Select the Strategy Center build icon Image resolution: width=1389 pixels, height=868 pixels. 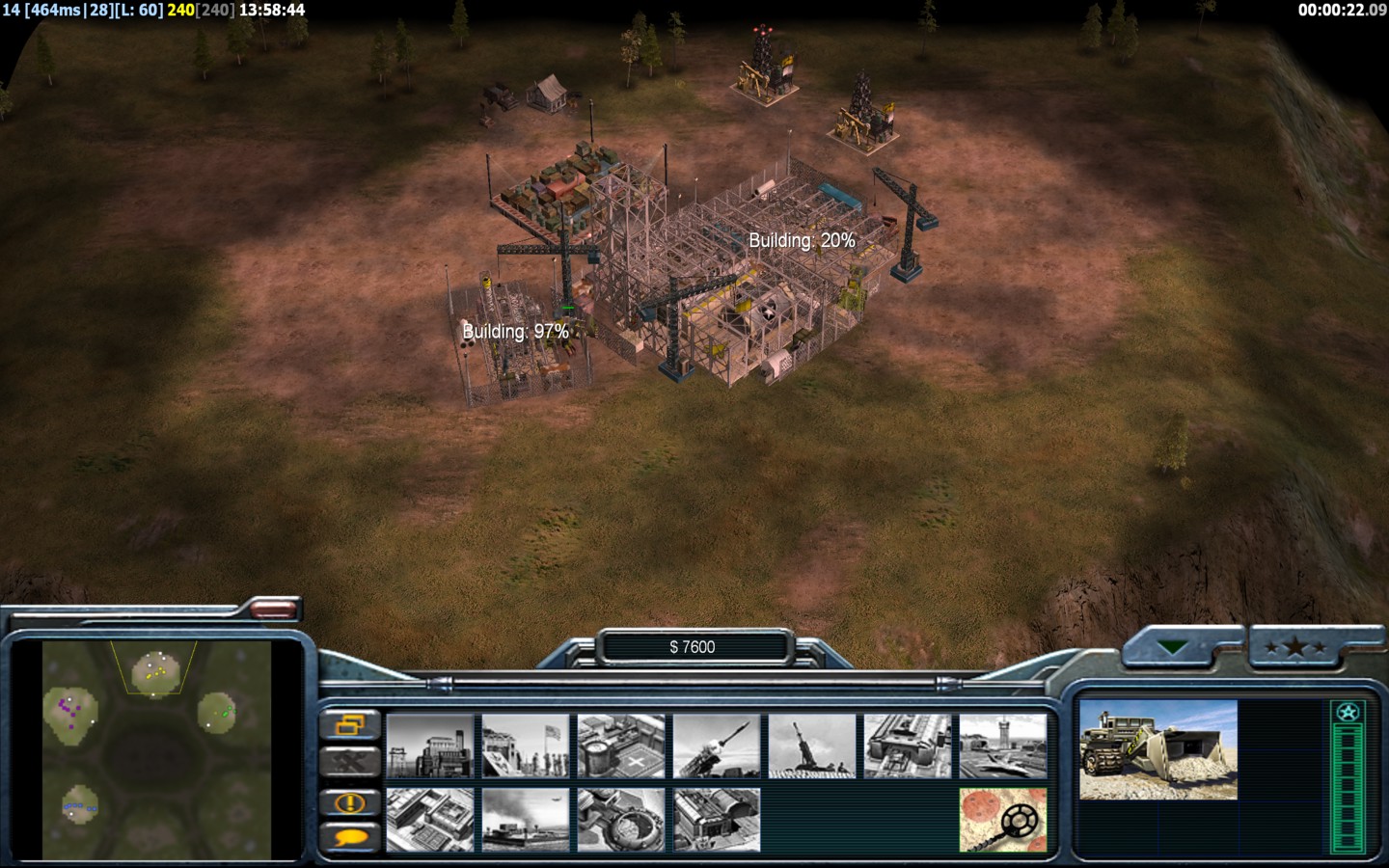pos(430,820)
